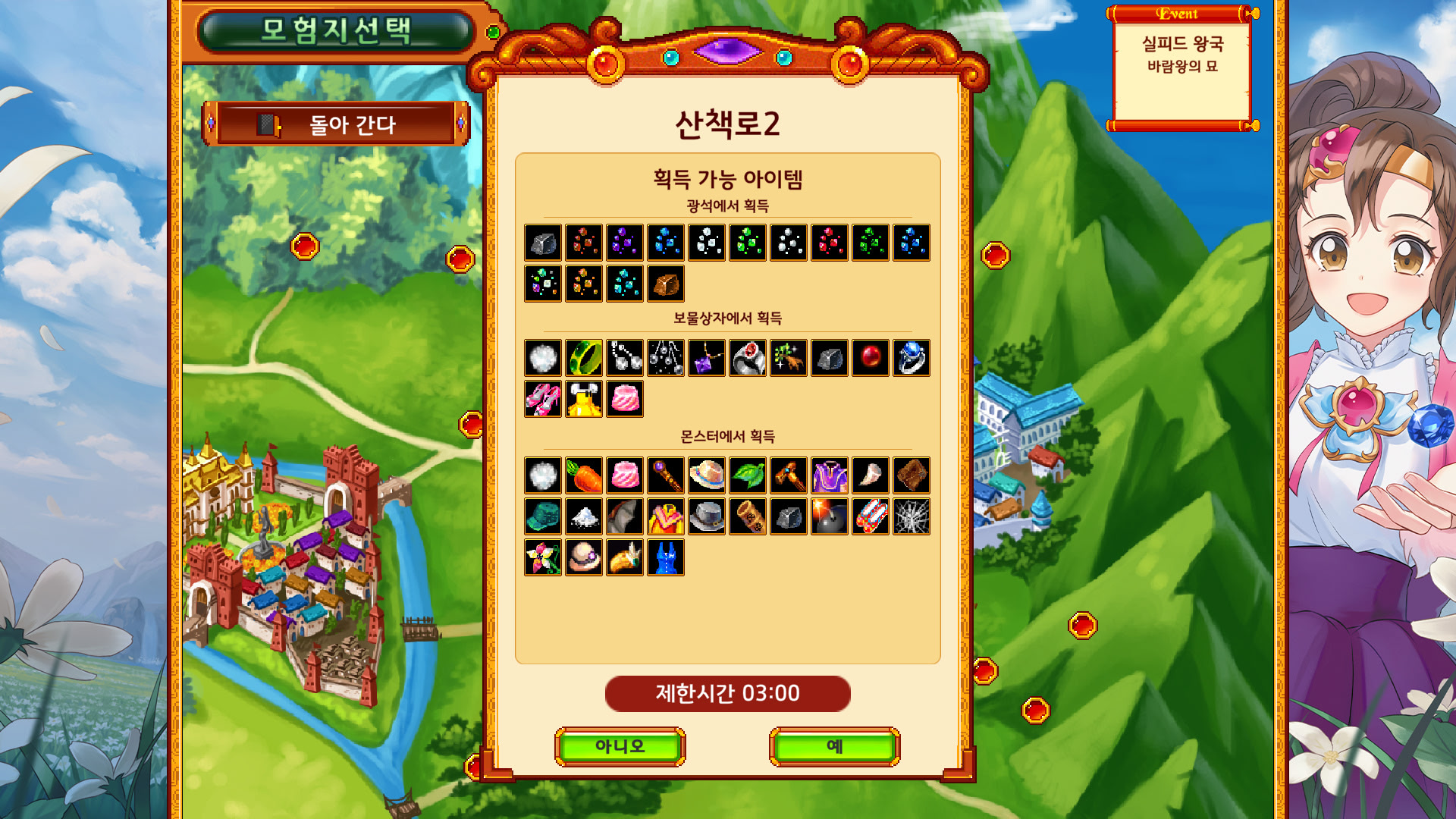This screenshot has width=1456, height=819.
Task: Choose the green cap item icon
Action: click(543, 517)
